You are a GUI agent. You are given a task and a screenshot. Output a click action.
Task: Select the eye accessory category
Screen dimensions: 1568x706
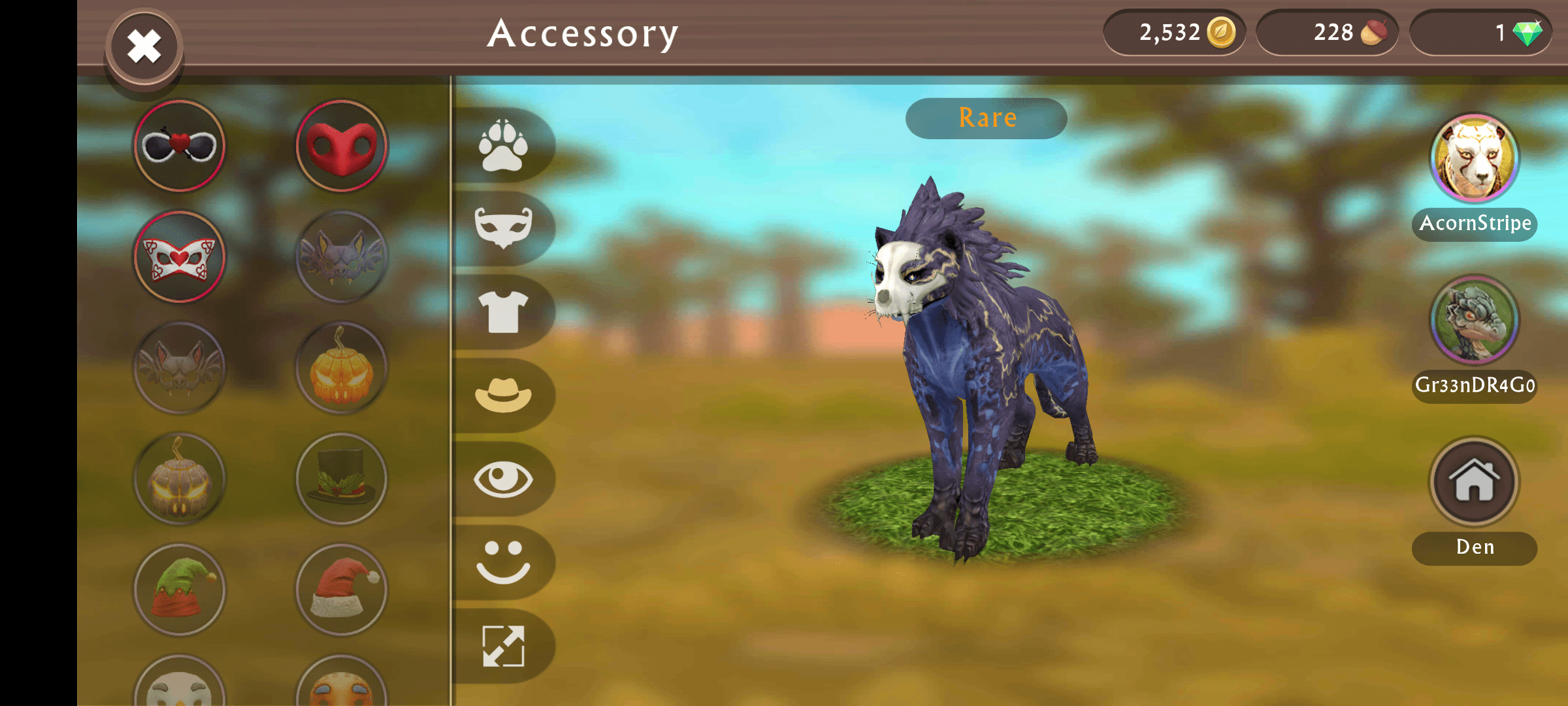tap(503, 479)
